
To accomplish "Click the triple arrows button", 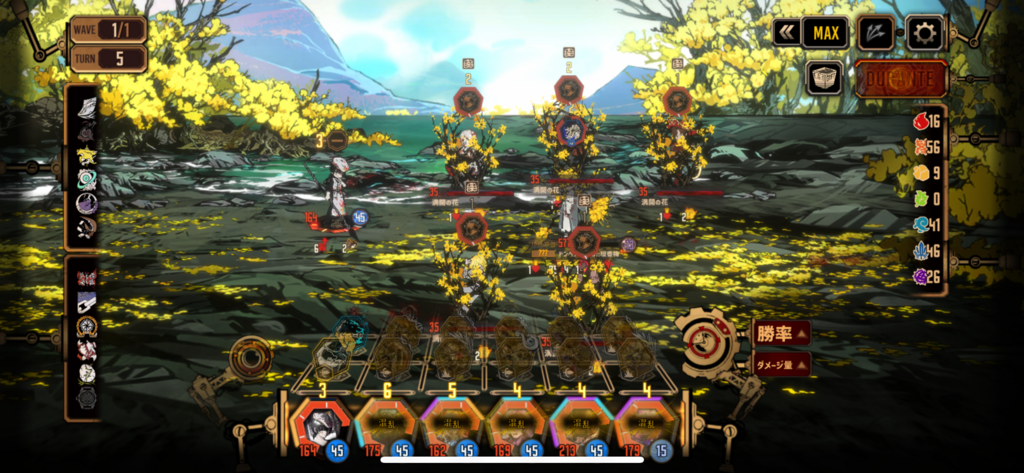I will tap(876, 33).
